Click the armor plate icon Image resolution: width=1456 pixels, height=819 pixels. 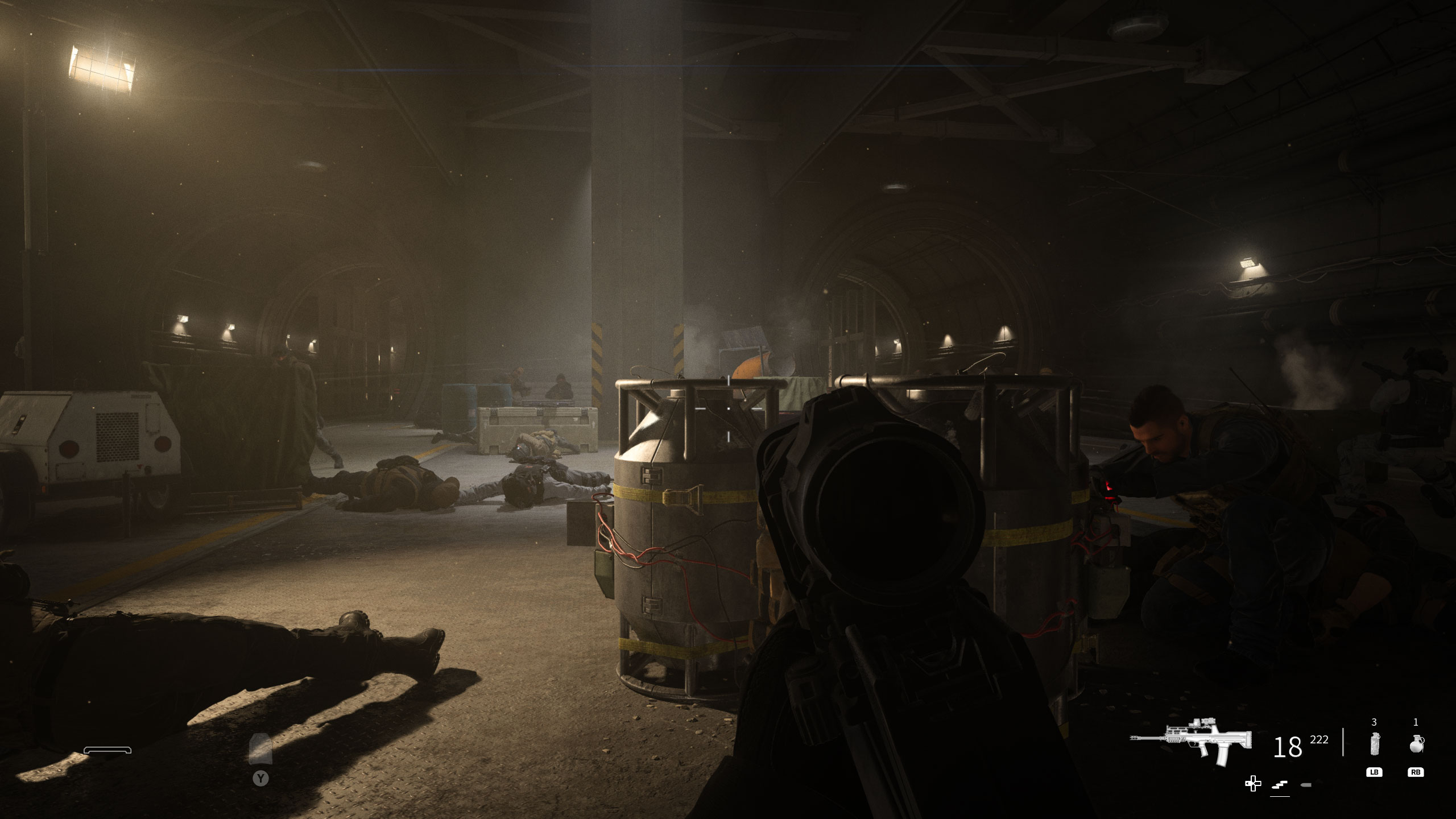click(x=260, y=749)
